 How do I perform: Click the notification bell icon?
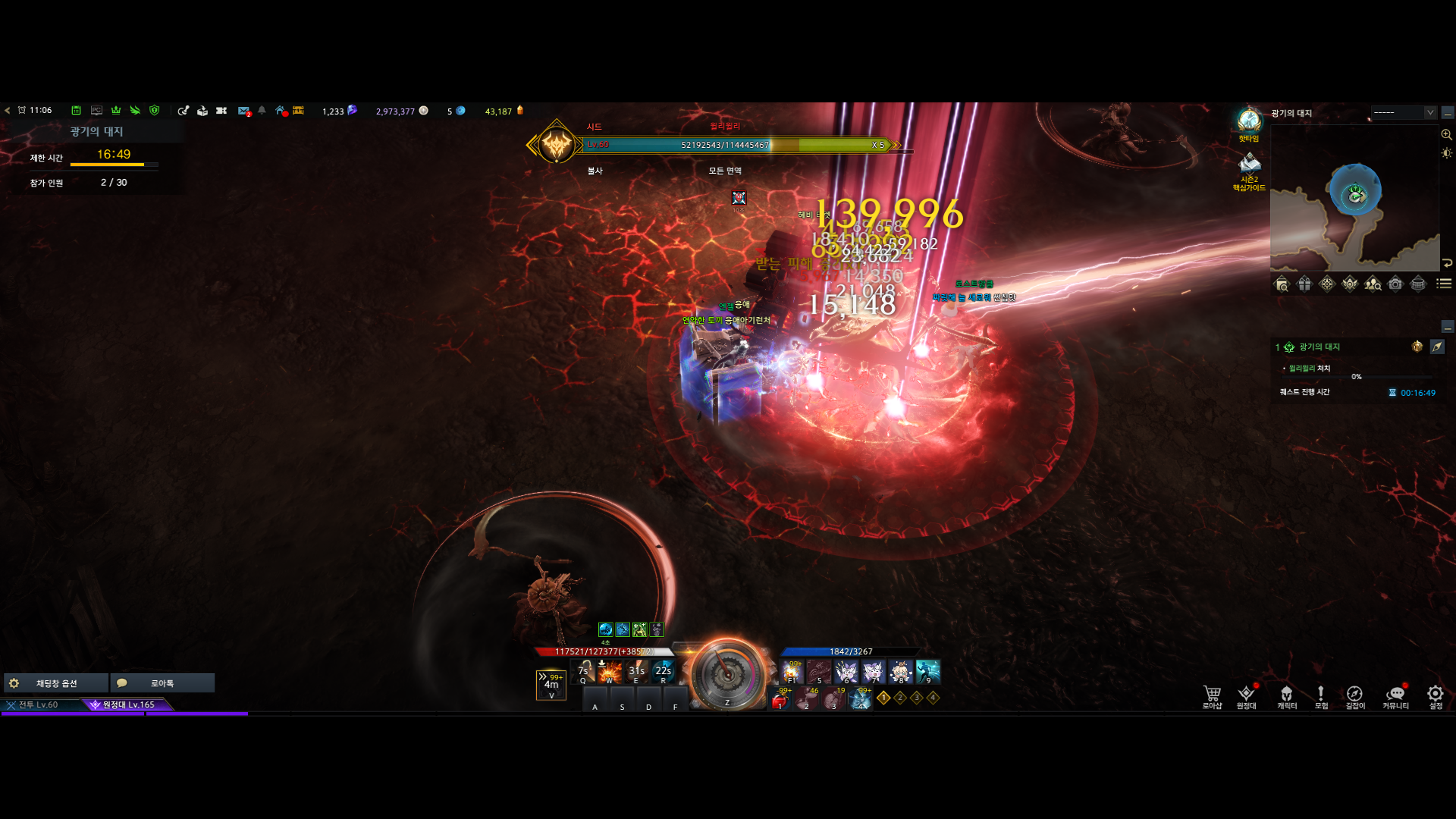(x=262, y=111)
